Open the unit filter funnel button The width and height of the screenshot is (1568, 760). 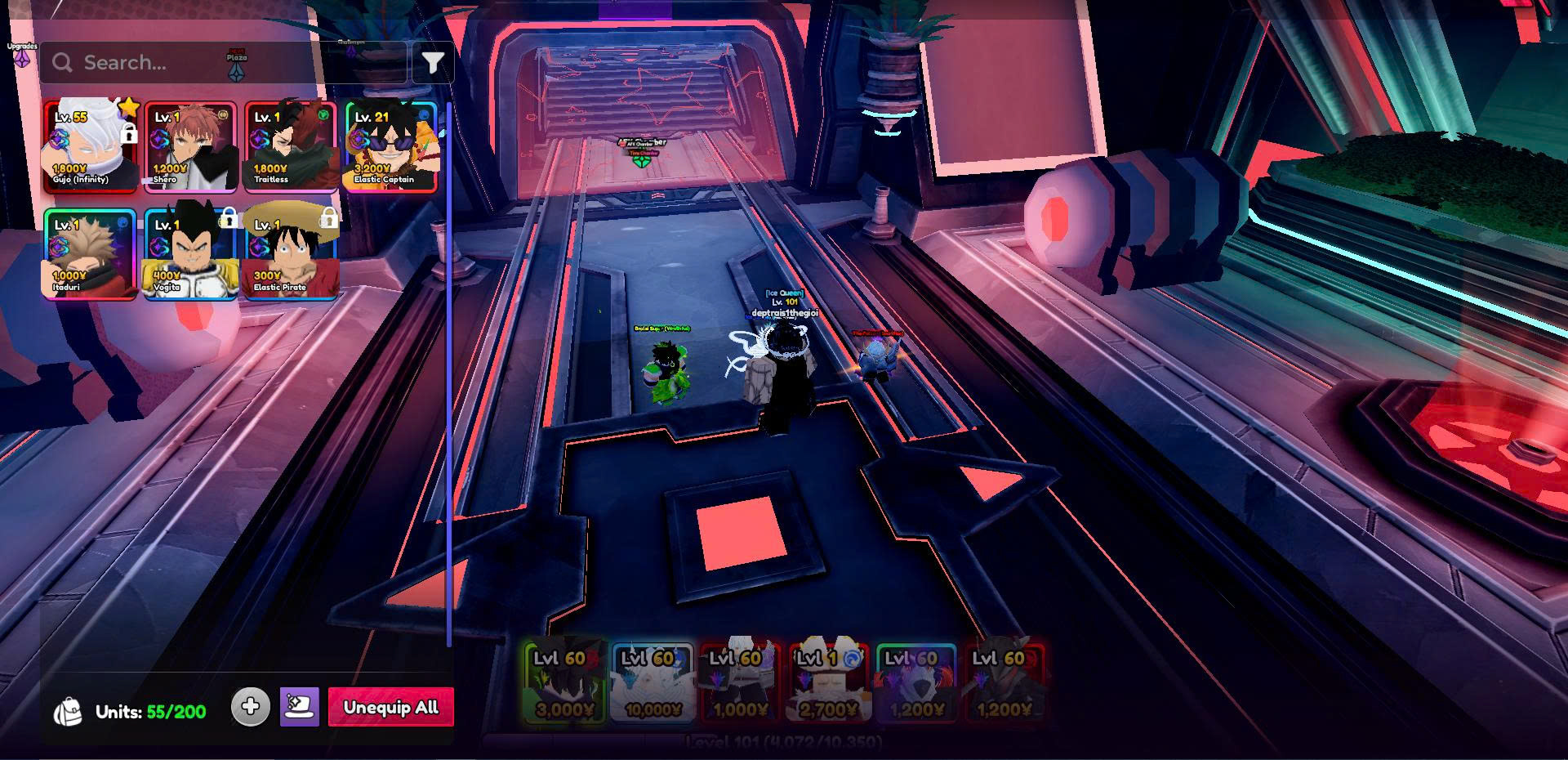pos(433,63)
